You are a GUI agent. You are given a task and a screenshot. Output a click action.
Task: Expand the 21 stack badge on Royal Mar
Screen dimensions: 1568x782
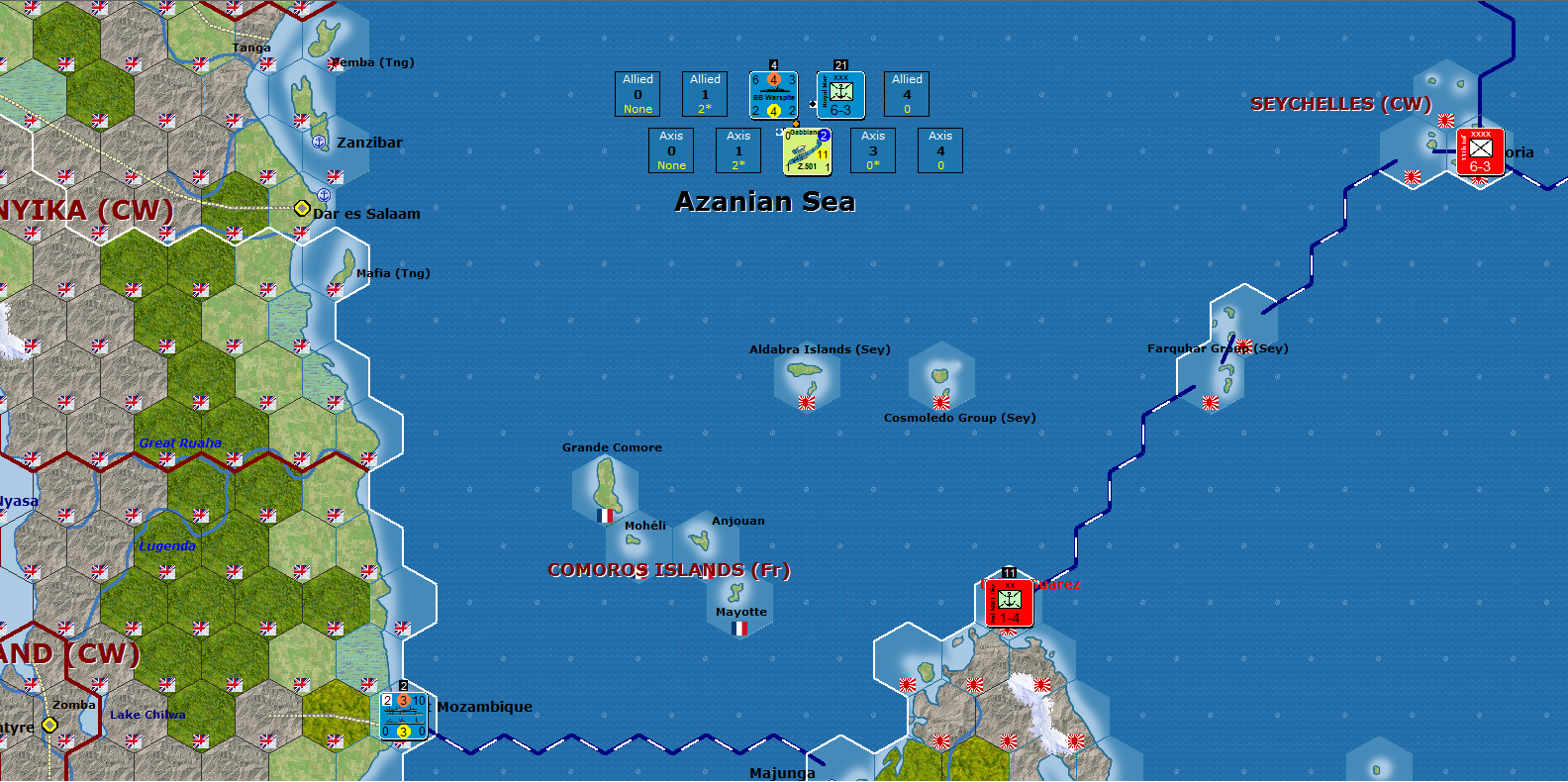click(839, 62)
